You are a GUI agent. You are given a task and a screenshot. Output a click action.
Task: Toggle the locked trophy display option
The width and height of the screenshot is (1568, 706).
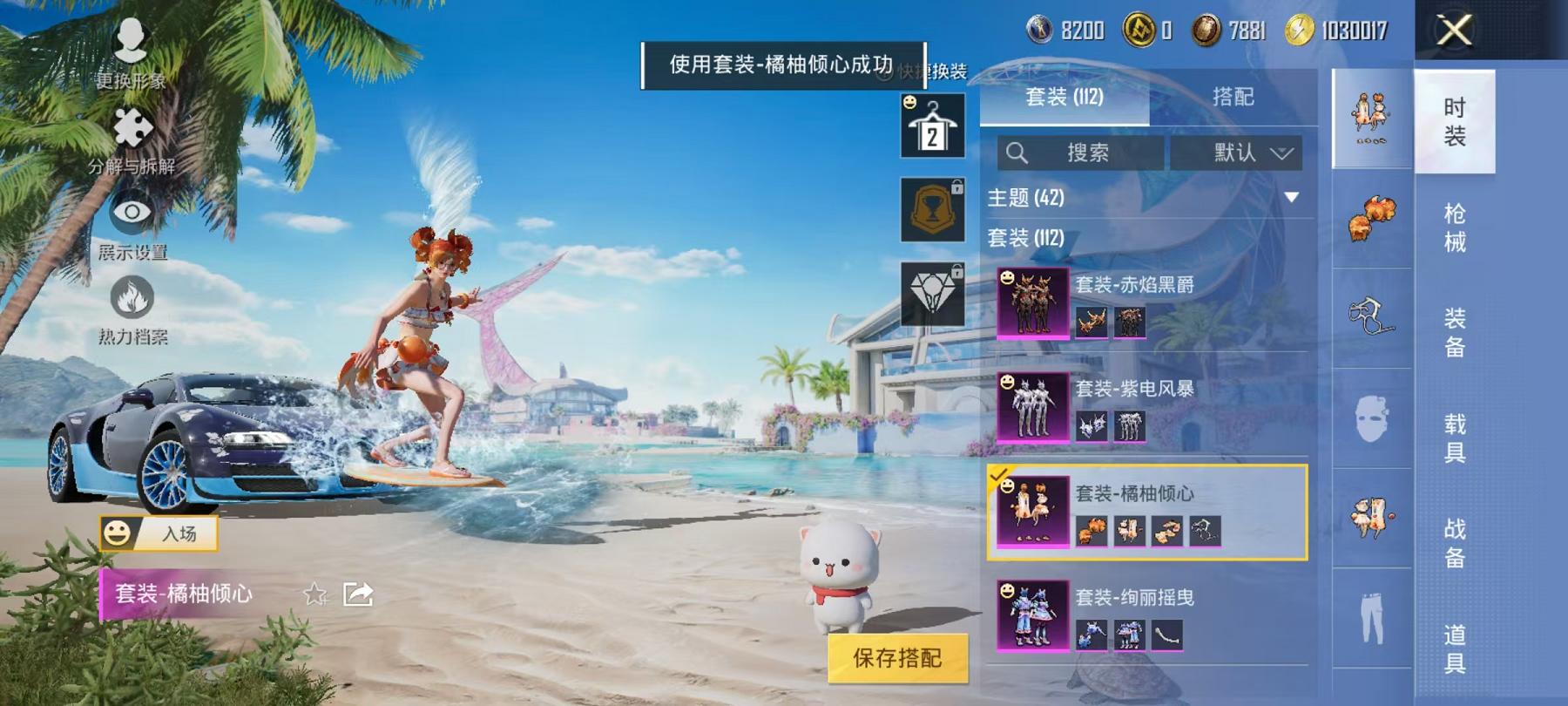[x=932, y=214]
